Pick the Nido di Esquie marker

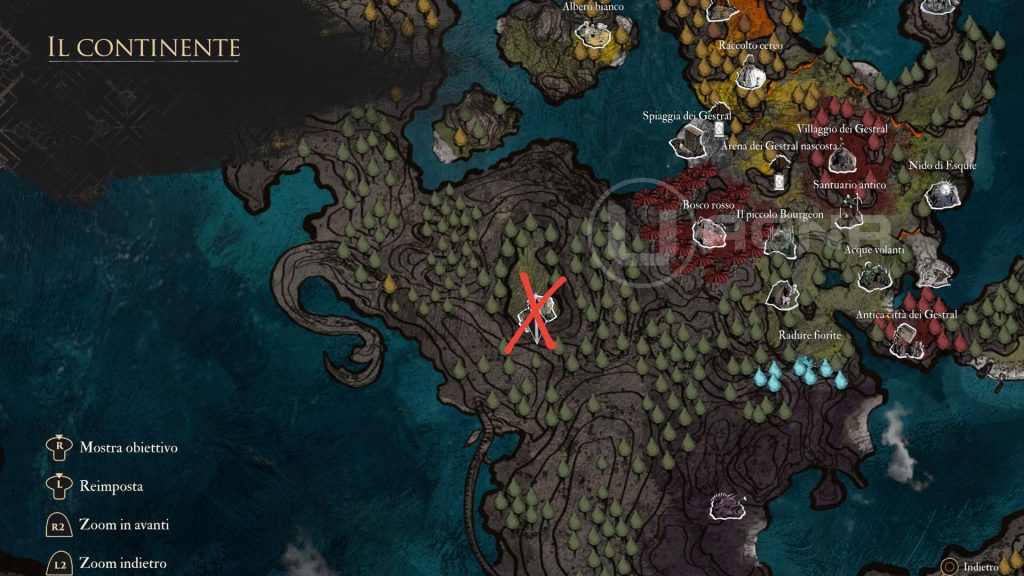pyautogui.click(x=941, y=191)
